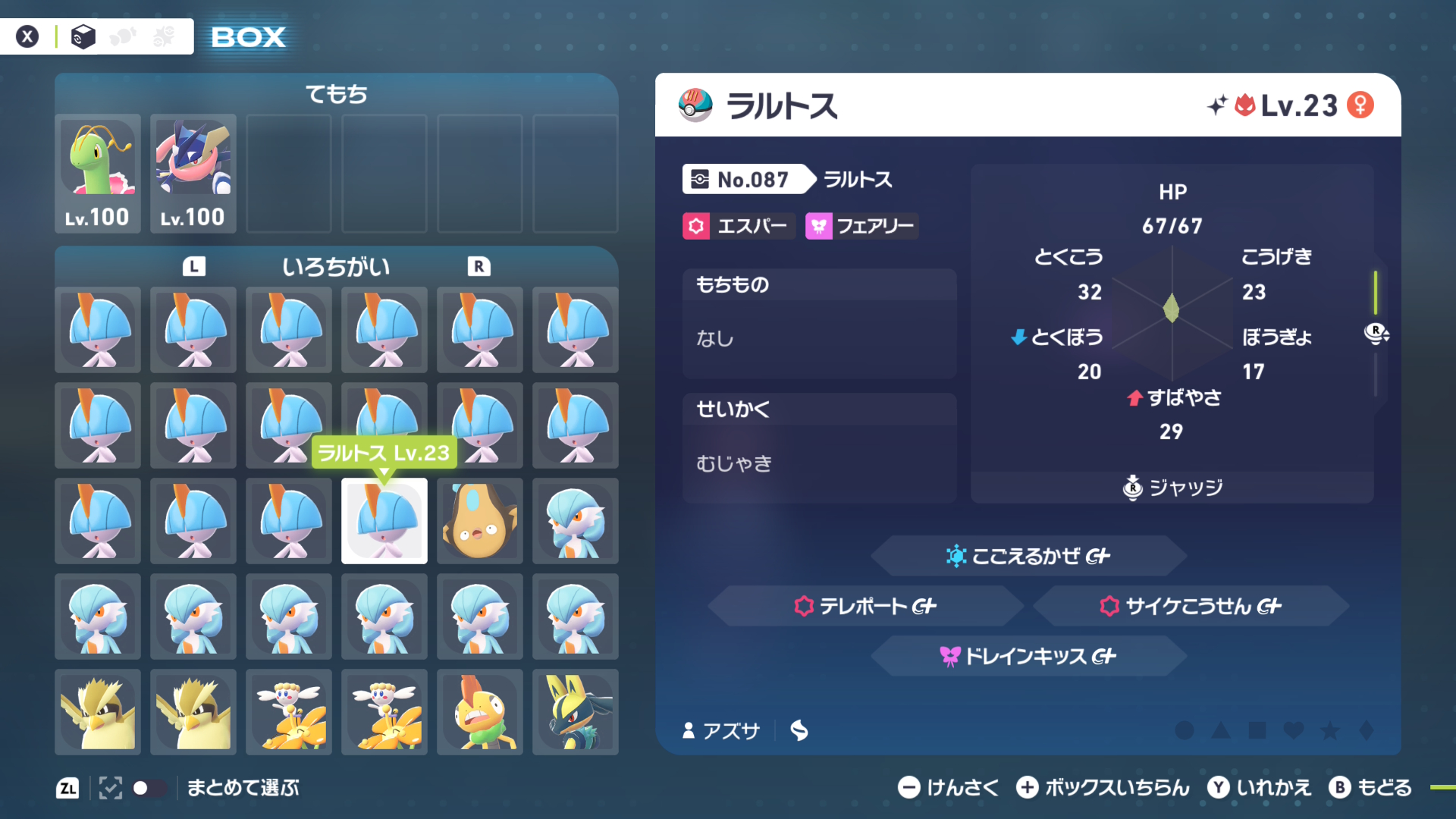Open the ここえるかぜ move entry
Screen dimensions: 1456x819
pyautogui.click(x=1028, y=556)
